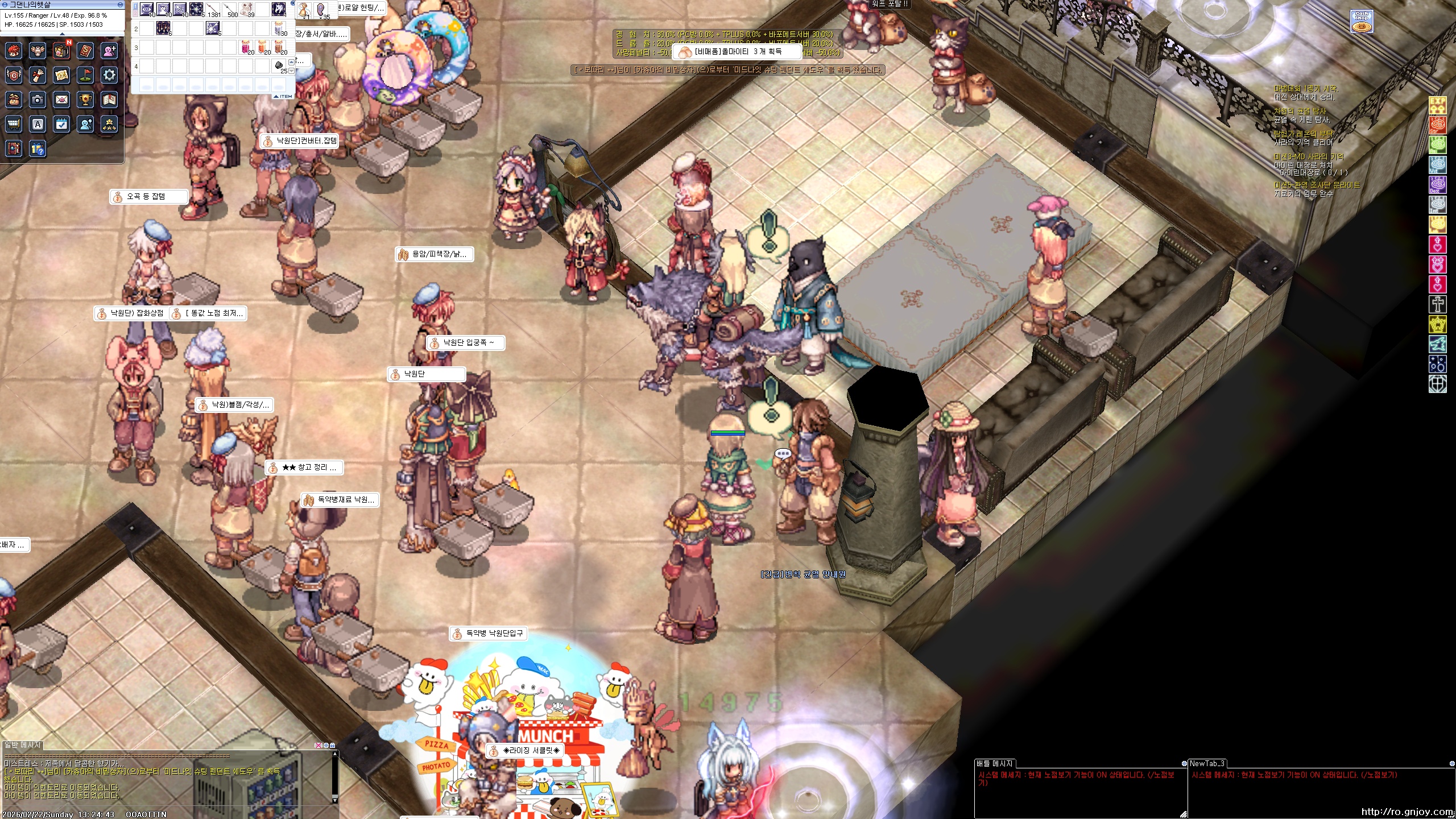Open the camera screenshot menu icon
Viewport: 1456px width, 819px height.
pos(38,100)
